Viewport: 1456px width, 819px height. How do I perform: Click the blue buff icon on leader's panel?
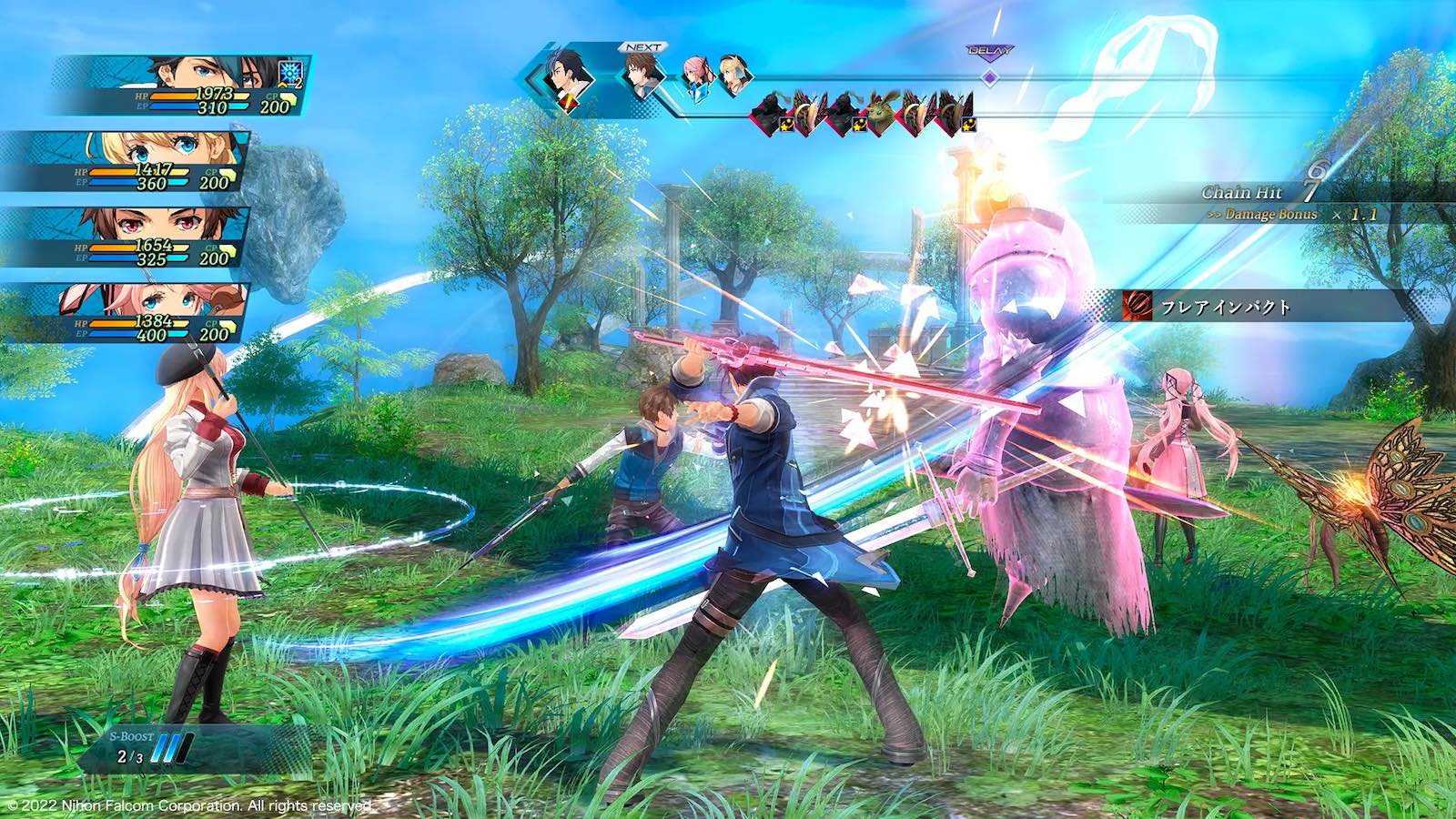[292, 74]
